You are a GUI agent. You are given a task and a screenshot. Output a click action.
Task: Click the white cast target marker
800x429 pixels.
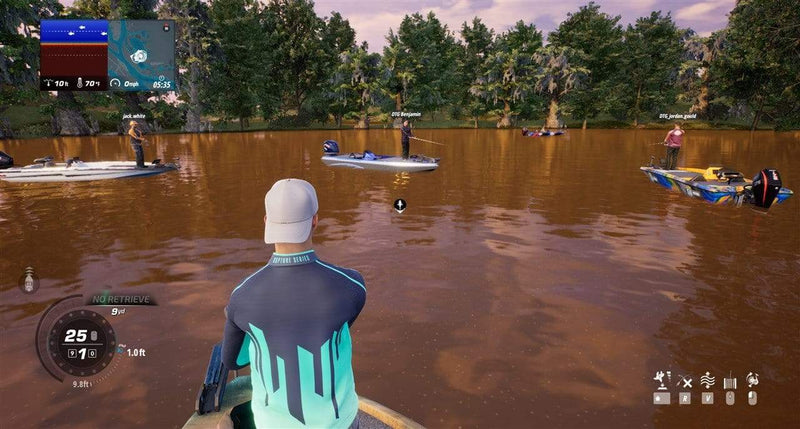click(399, 206)
